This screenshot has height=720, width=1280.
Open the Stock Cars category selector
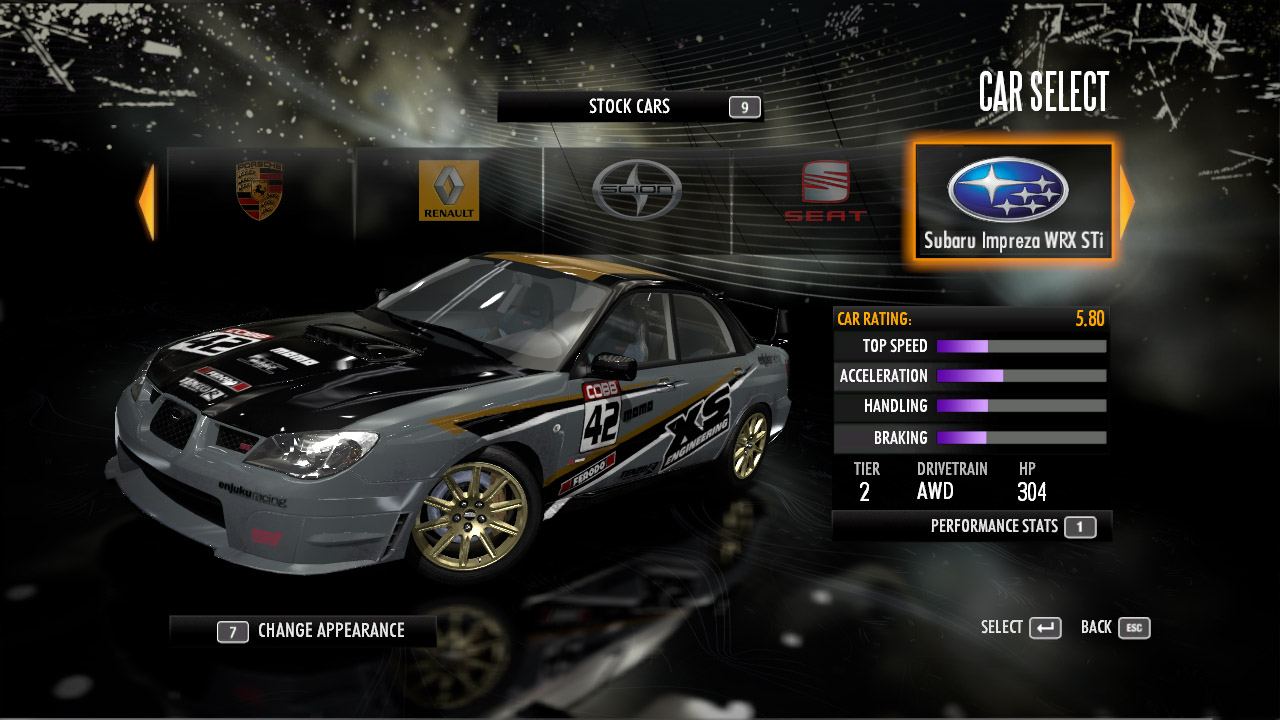tap(630, 107)
